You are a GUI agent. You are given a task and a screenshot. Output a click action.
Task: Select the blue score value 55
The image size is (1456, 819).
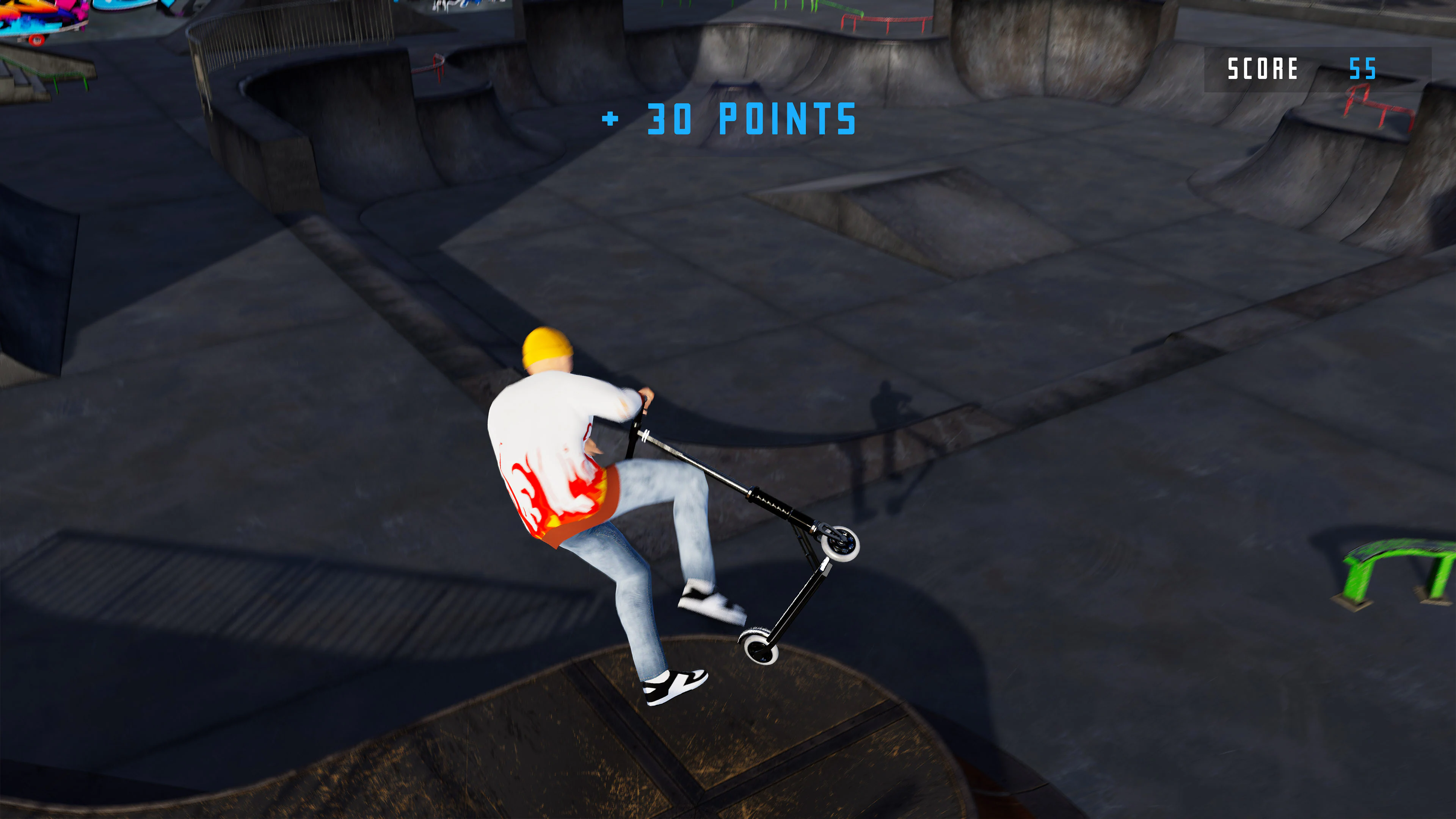pyautogui.click(x=1368, y=70)
